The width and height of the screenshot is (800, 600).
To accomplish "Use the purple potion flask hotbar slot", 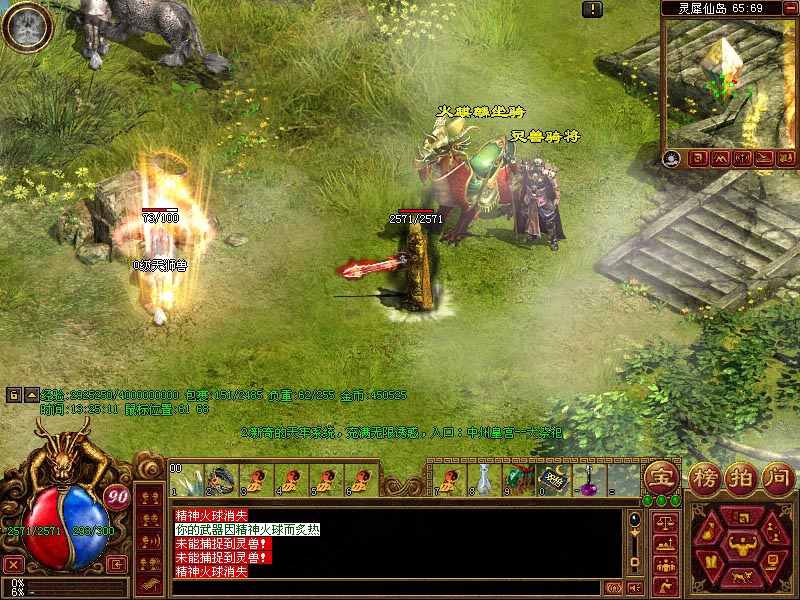I will point(589,479).
